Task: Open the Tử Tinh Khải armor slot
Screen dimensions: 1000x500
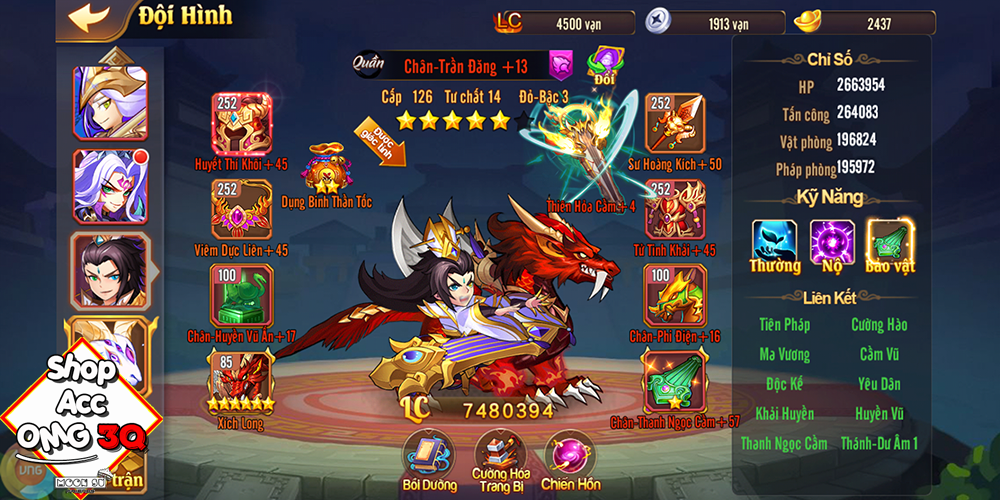Action: click(674, 209)
